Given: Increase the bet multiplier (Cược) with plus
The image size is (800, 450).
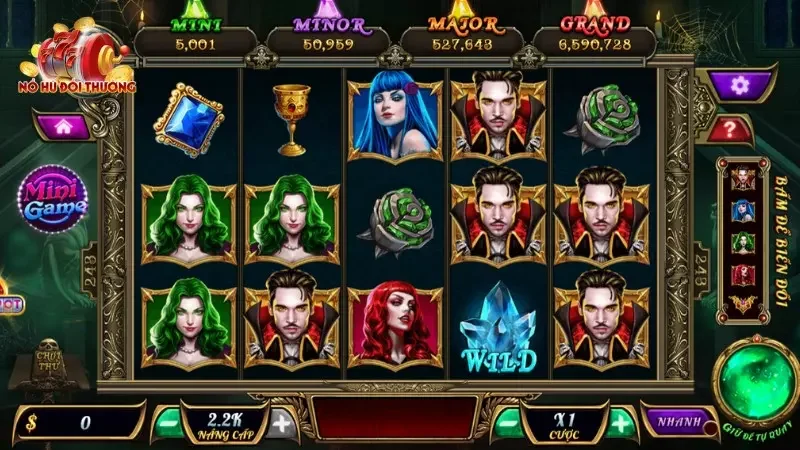Looking at the screenshot, I should coord(621,423).
